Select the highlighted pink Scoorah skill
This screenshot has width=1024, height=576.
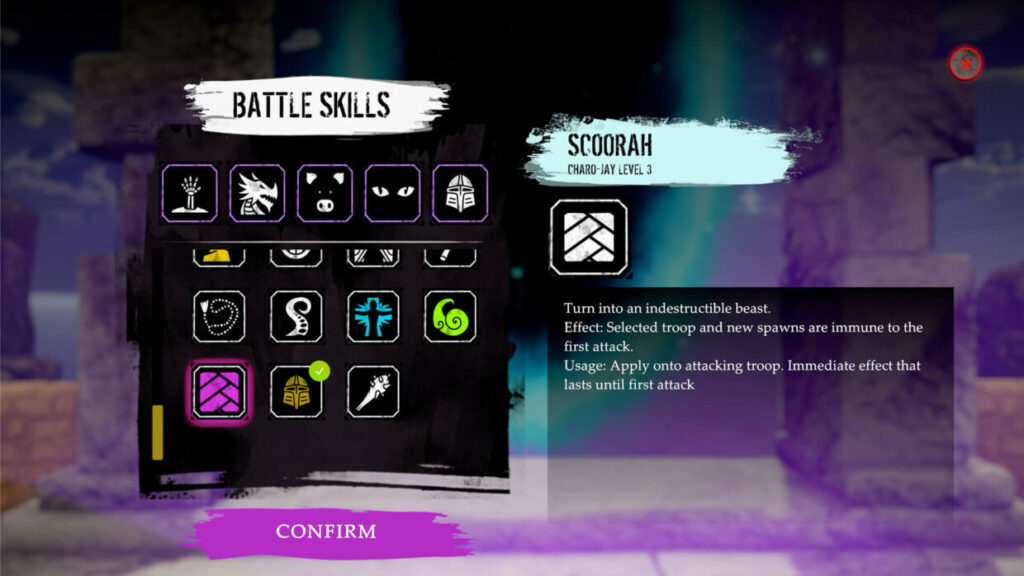click(219, 391)
